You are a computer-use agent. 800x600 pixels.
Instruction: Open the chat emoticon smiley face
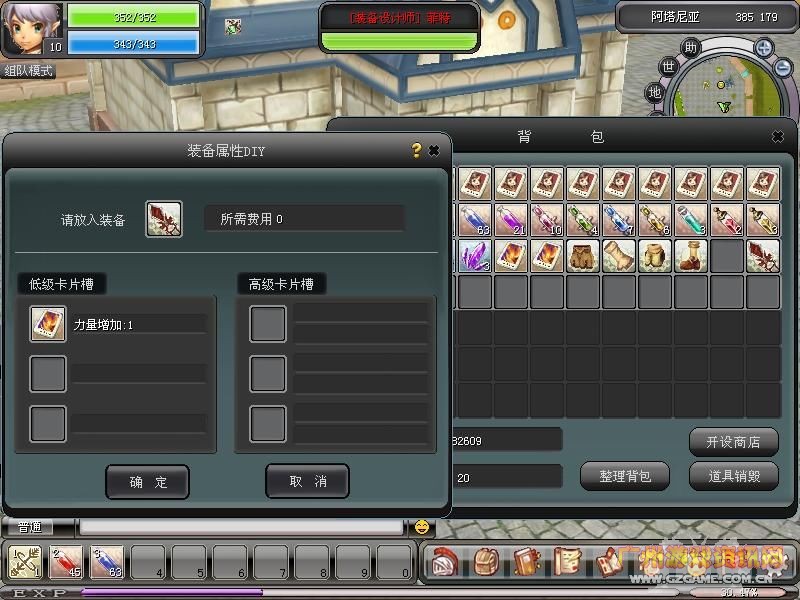pos(422,527)
